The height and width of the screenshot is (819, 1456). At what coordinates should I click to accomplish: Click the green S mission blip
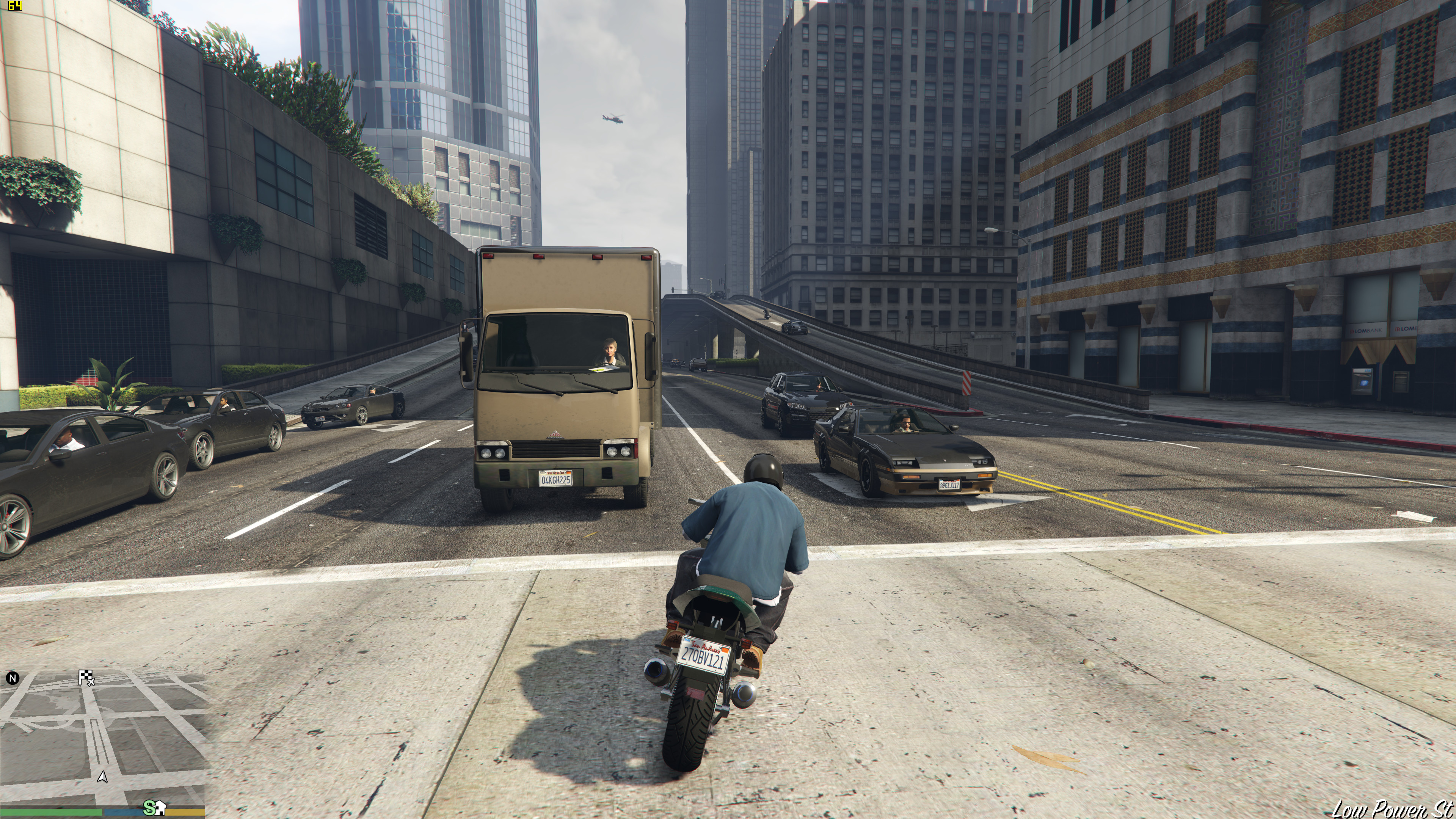[x=149, y=807]
